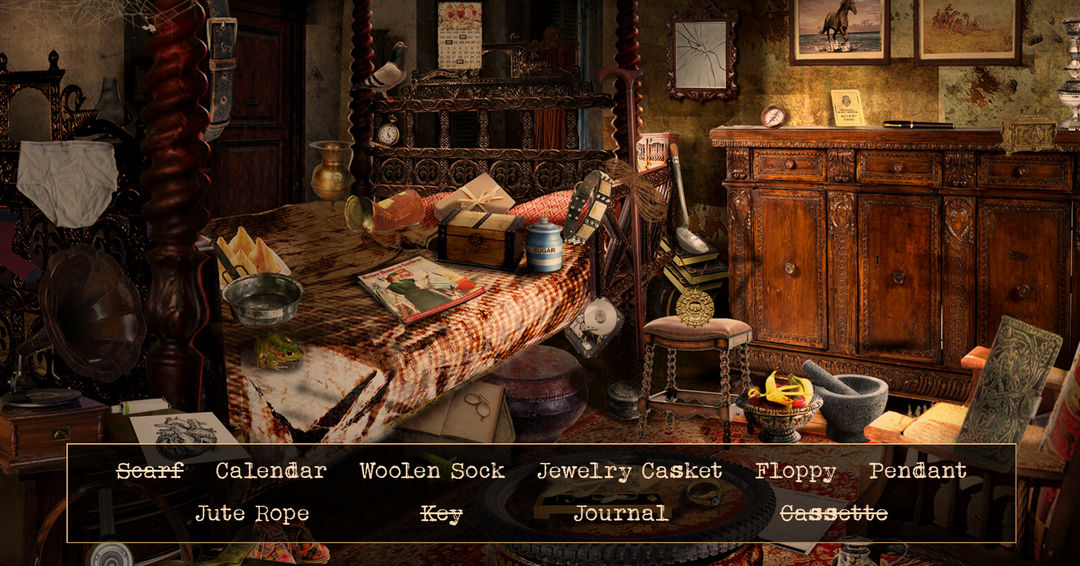Image resolution: width=1080 pixels, height=566 pixels.
Task: Select the Journal list entry
Action: point(621,514)
